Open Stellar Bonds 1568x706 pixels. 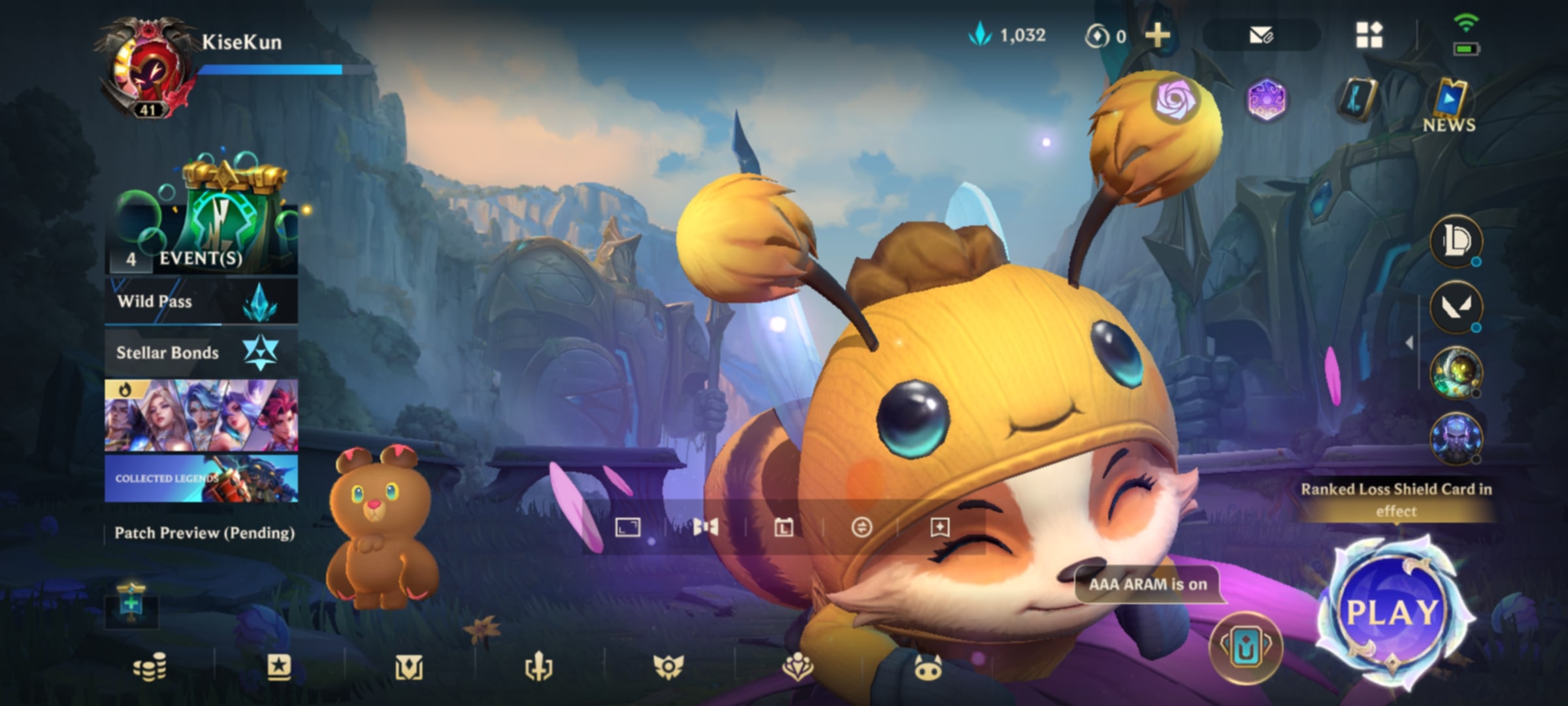tap(201, 352)
